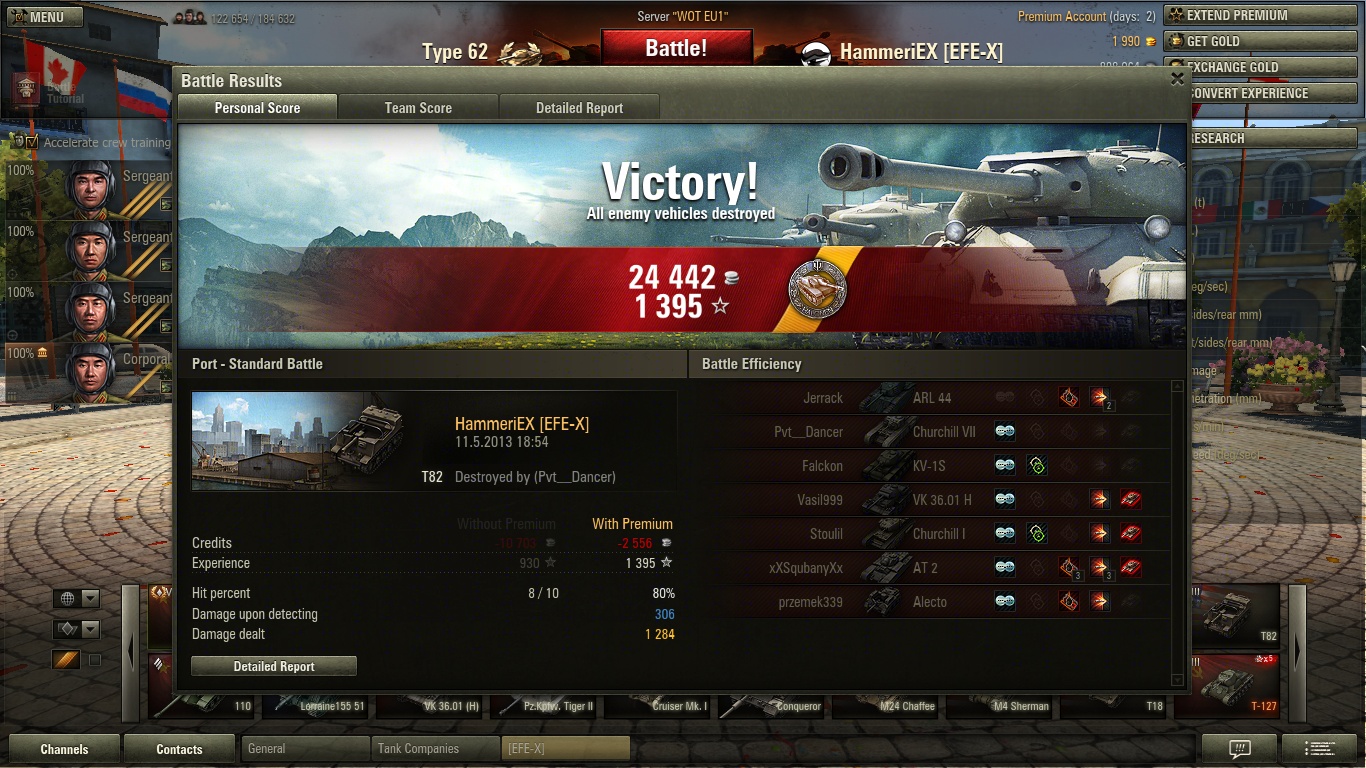Select the Personal Score tab
This screenshot has height=768, width=1366.
pos(257,108)
